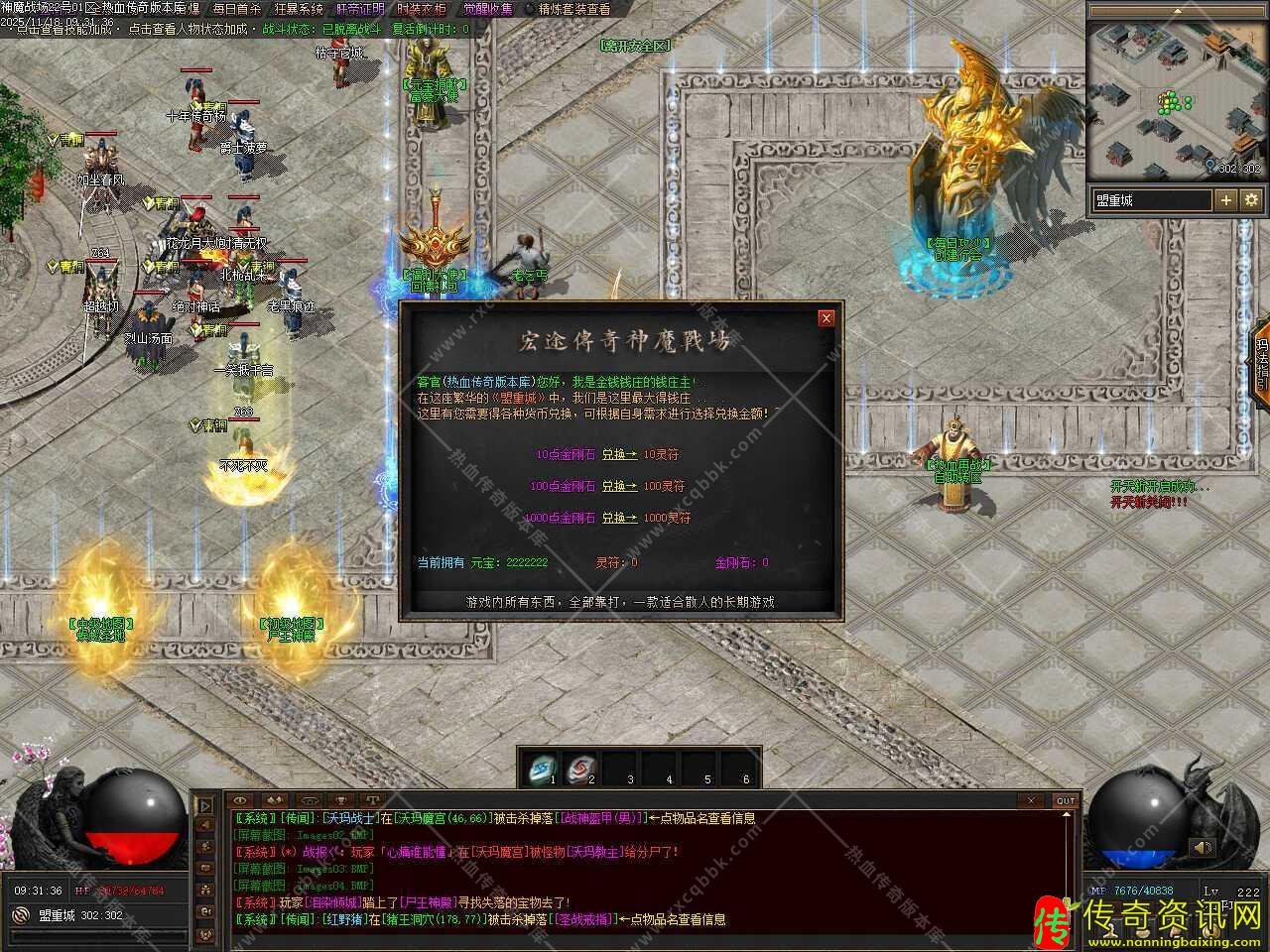Toggle the sound speaker icon

1203,848
